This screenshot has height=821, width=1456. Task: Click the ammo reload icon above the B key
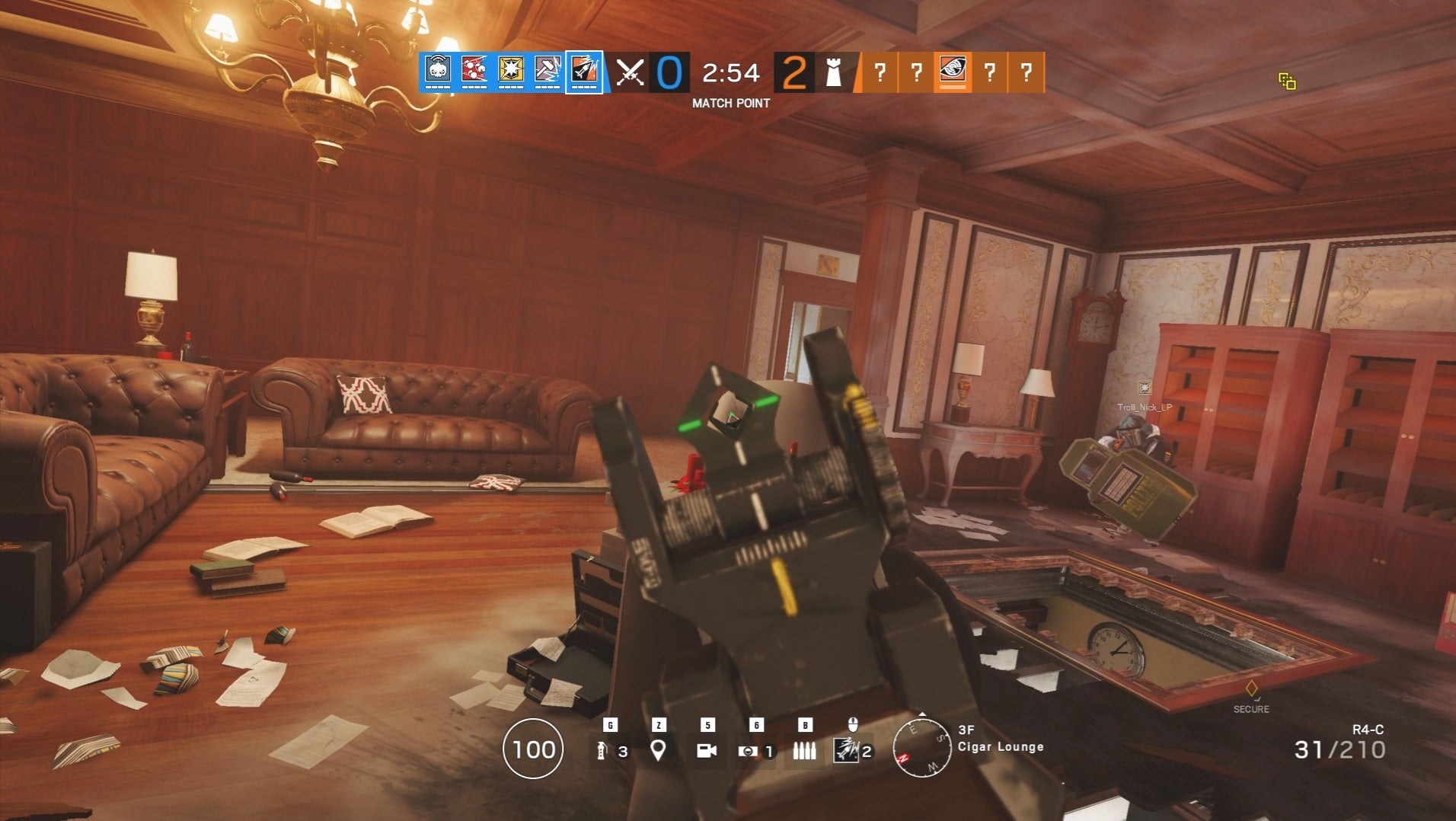(804, 752)
